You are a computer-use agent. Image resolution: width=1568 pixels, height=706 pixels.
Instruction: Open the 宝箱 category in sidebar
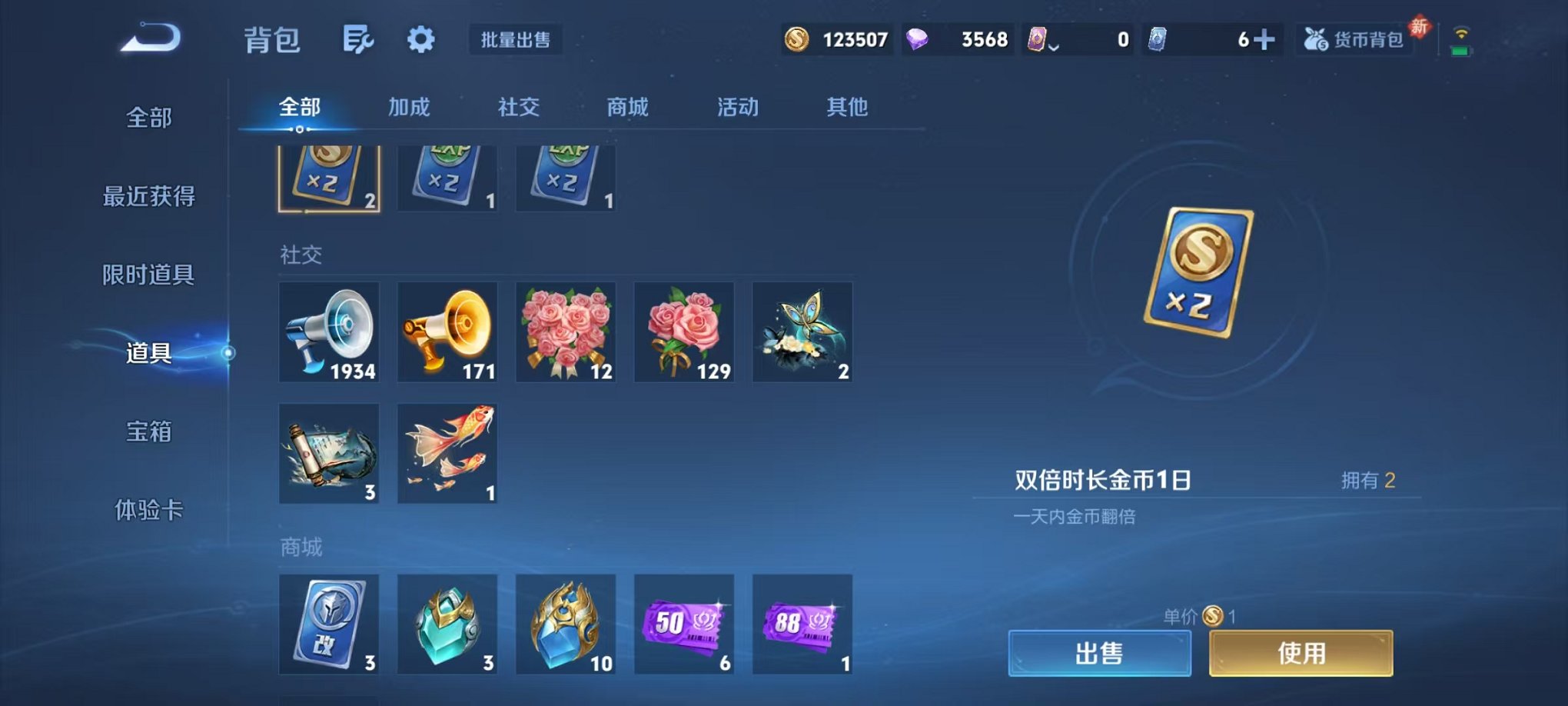(x=151, y=433)
